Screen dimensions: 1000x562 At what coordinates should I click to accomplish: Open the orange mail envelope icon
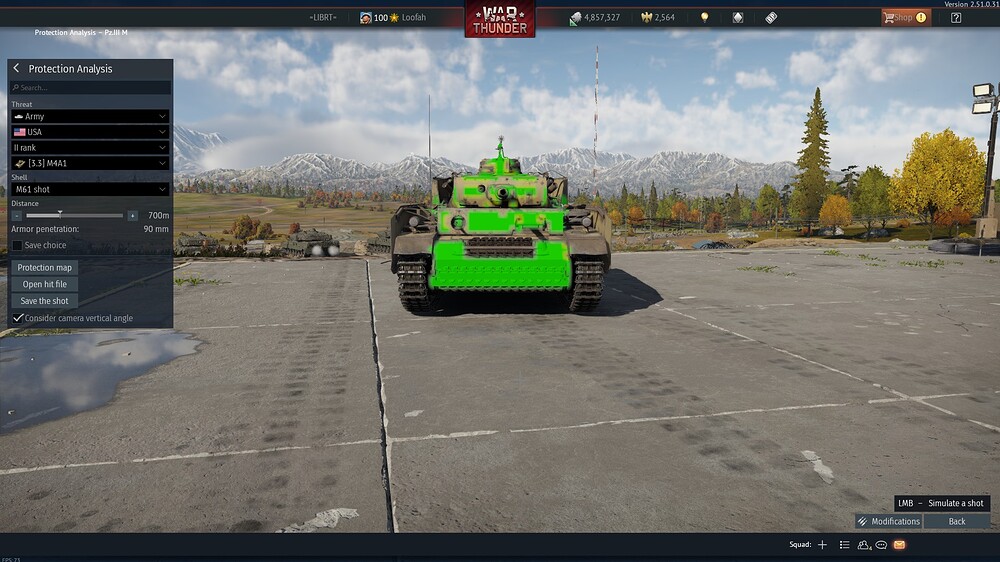pyautogui.click(x=899, y=545)
